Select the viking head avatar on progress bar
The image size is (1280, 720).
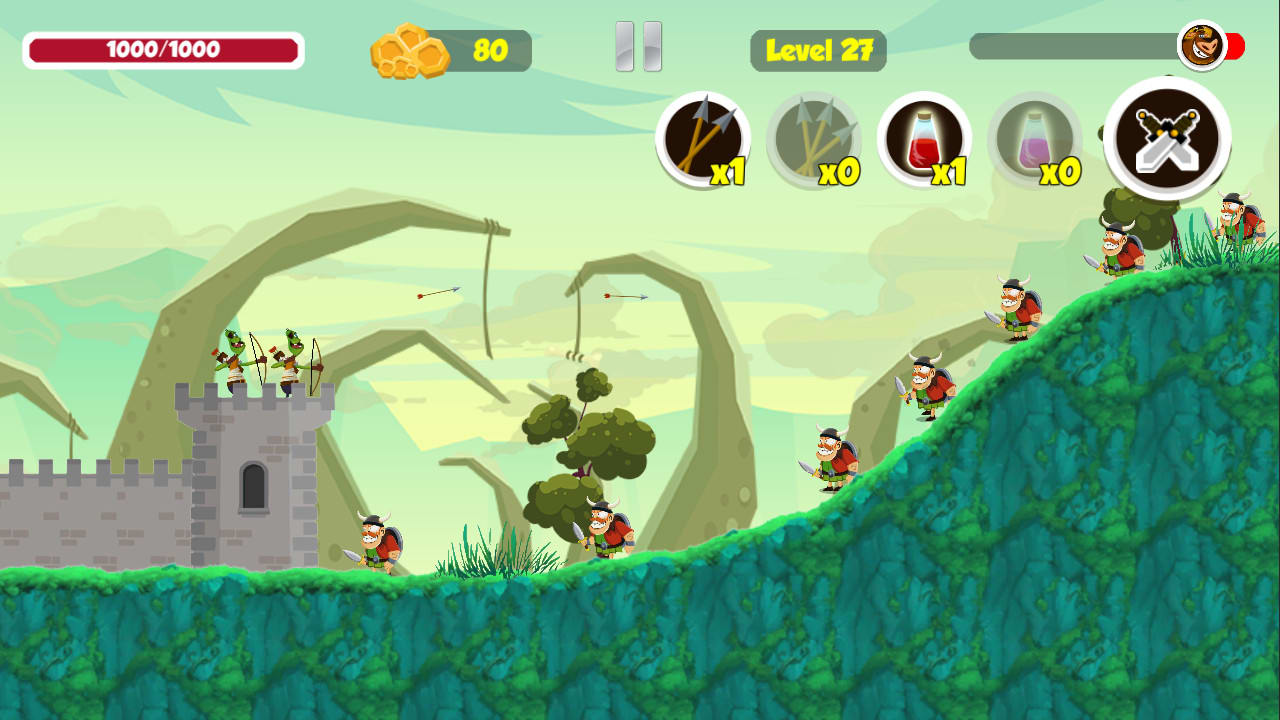tap(1201, 47)
